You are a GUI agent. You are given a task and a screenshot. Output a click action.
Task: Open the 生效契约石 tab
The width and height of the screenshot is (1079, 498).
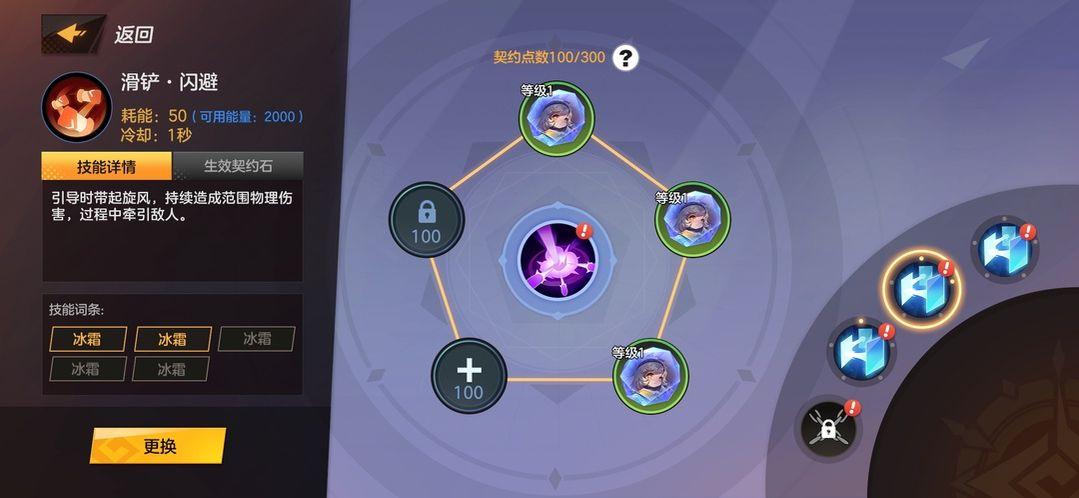pyautogui.click(x=238, y=166)
